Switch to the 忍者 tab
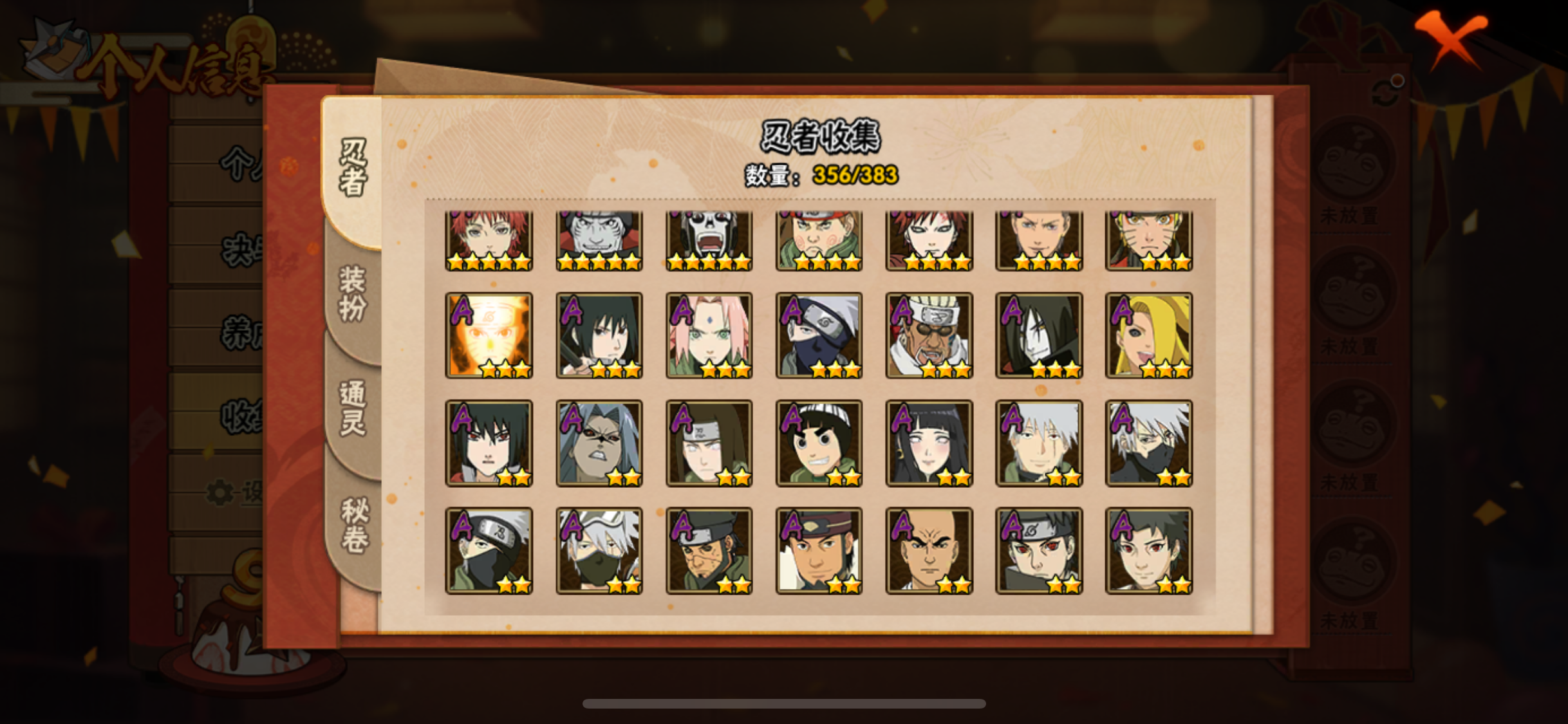The width and height of the screenshot is (1568, 724). (x=353, y=167)
